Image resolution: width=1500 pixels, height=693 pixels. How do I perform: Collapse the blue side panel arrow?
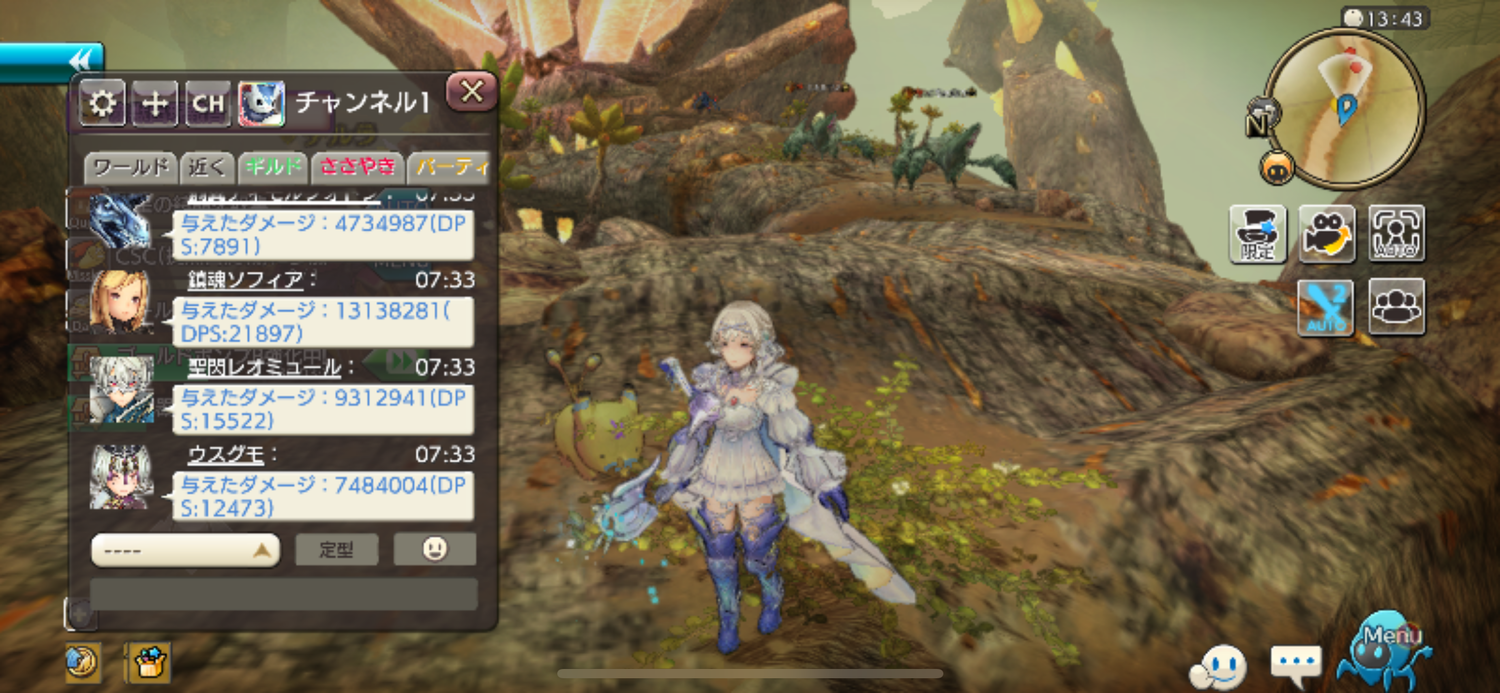coord(82,58)
